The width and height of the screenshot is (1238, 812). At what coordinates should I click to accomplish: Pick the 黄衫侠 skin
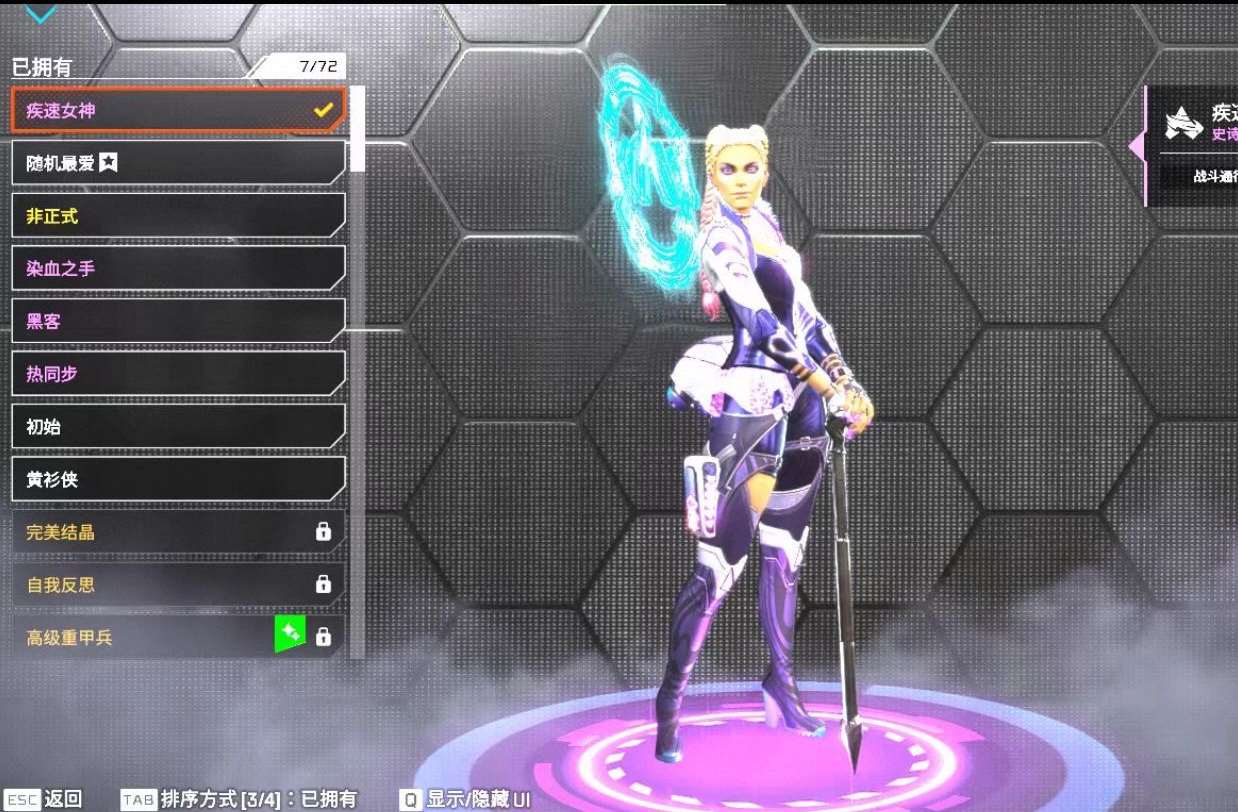pyautogui.click(x=178, y=480)
